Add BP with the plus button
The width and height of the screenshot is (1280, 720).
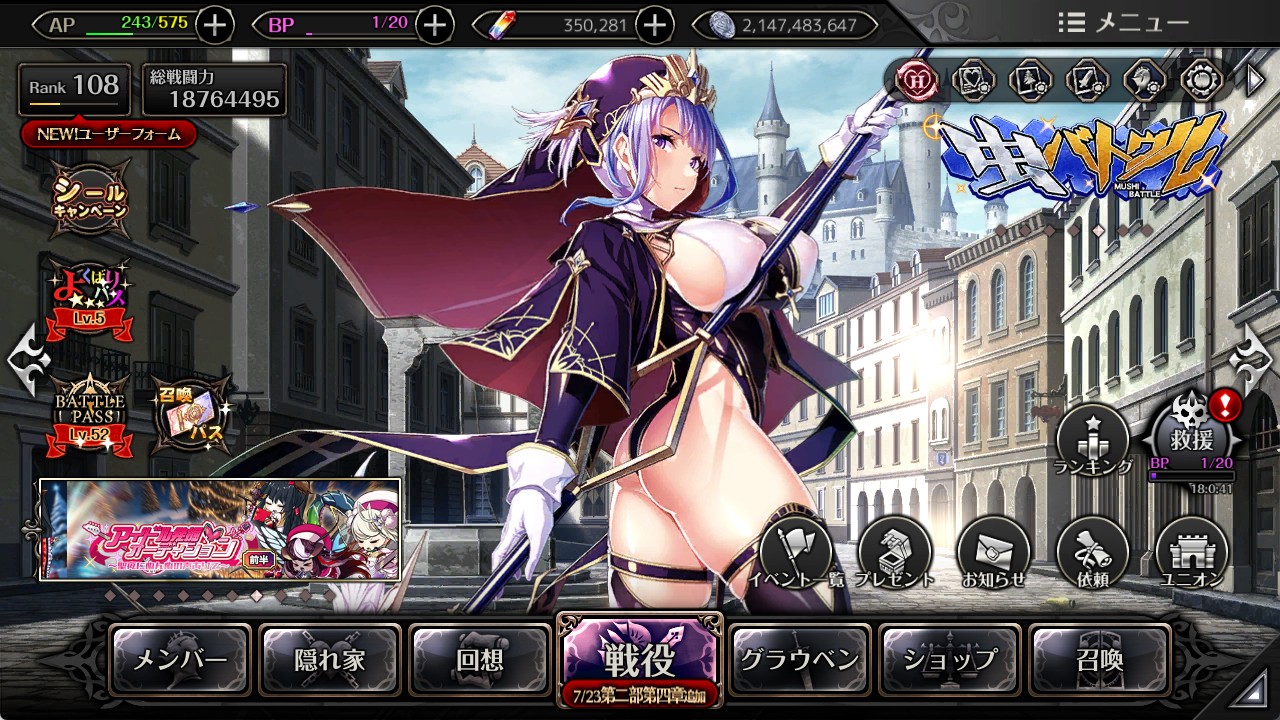pos(434,25)
